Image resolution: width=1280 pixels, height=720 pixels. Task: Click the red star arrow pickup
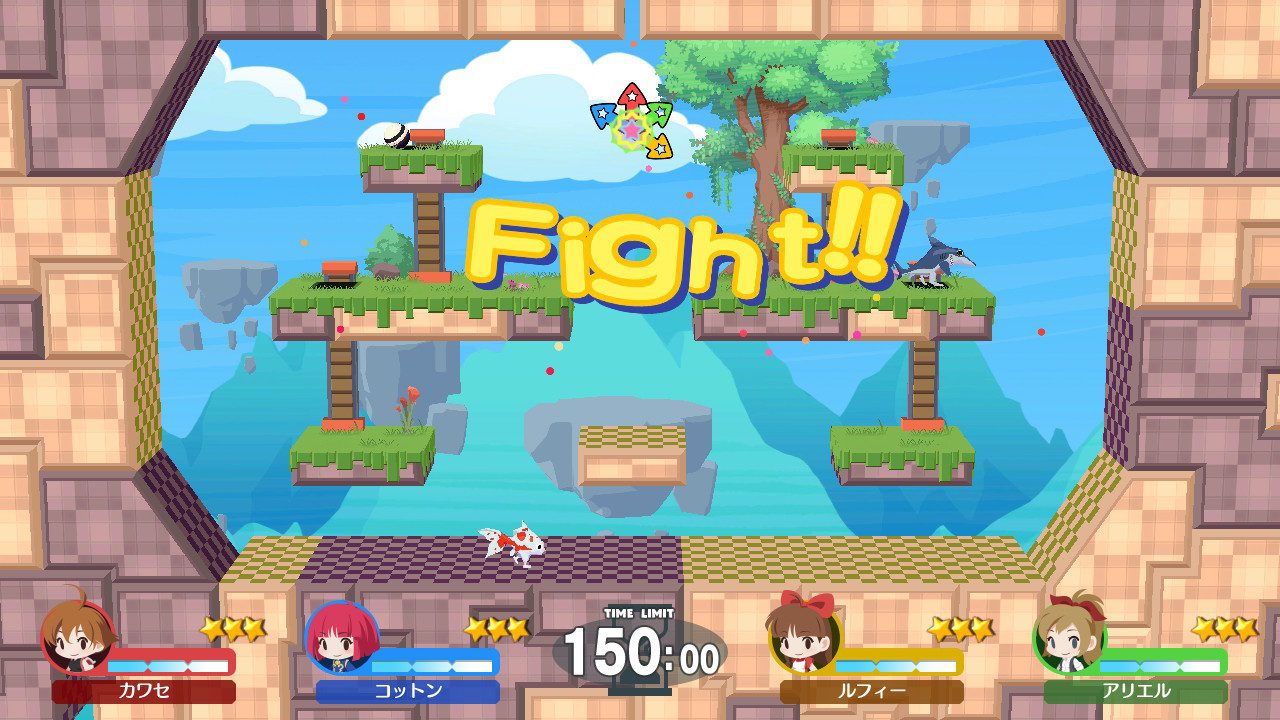[x=631, y=95]
